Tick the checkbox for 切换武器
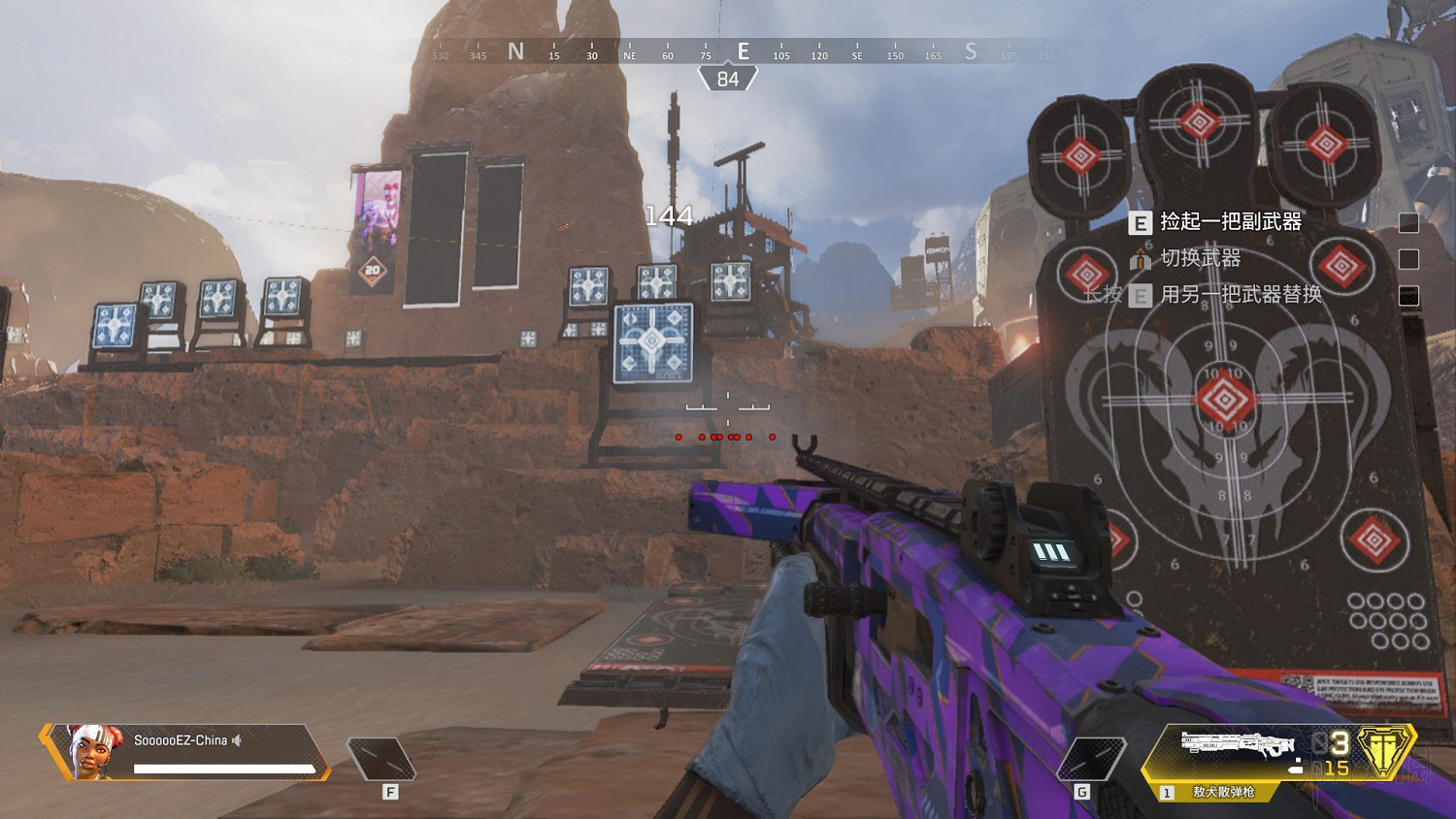The image size is (1456, 819). point(1408,259)
